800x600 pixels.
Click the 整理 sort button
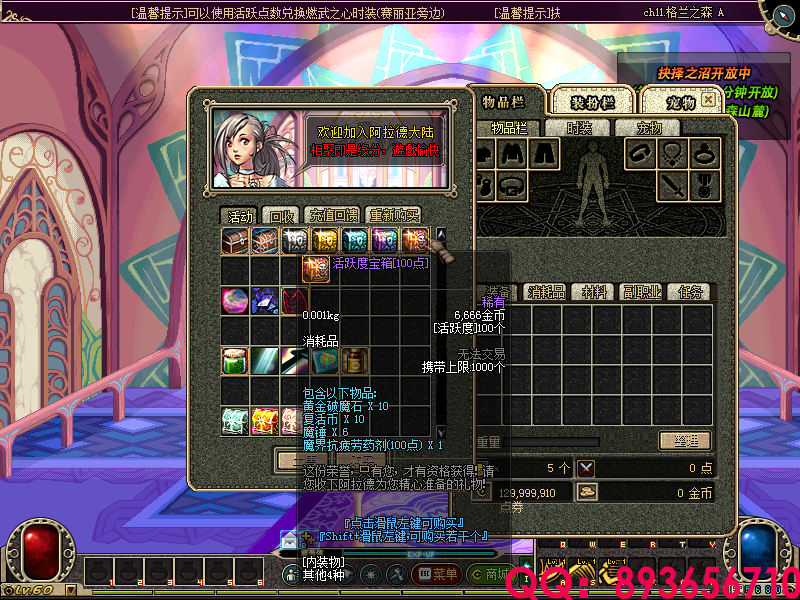[684, 440]
